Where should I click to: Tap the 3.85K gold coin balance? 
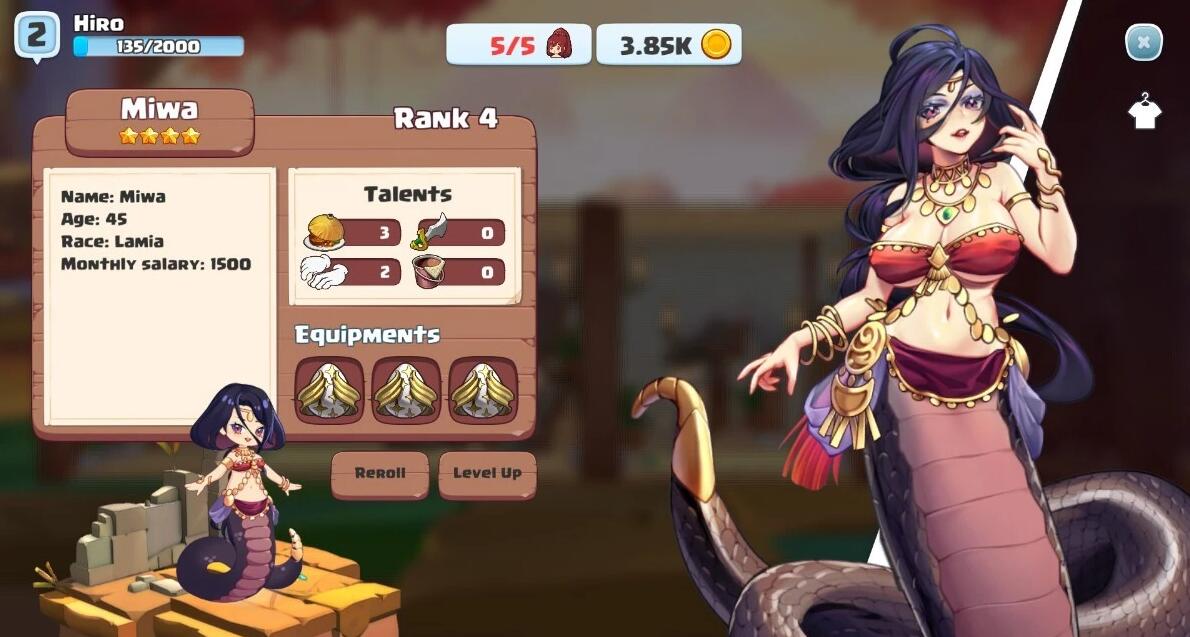pos(669,45)
